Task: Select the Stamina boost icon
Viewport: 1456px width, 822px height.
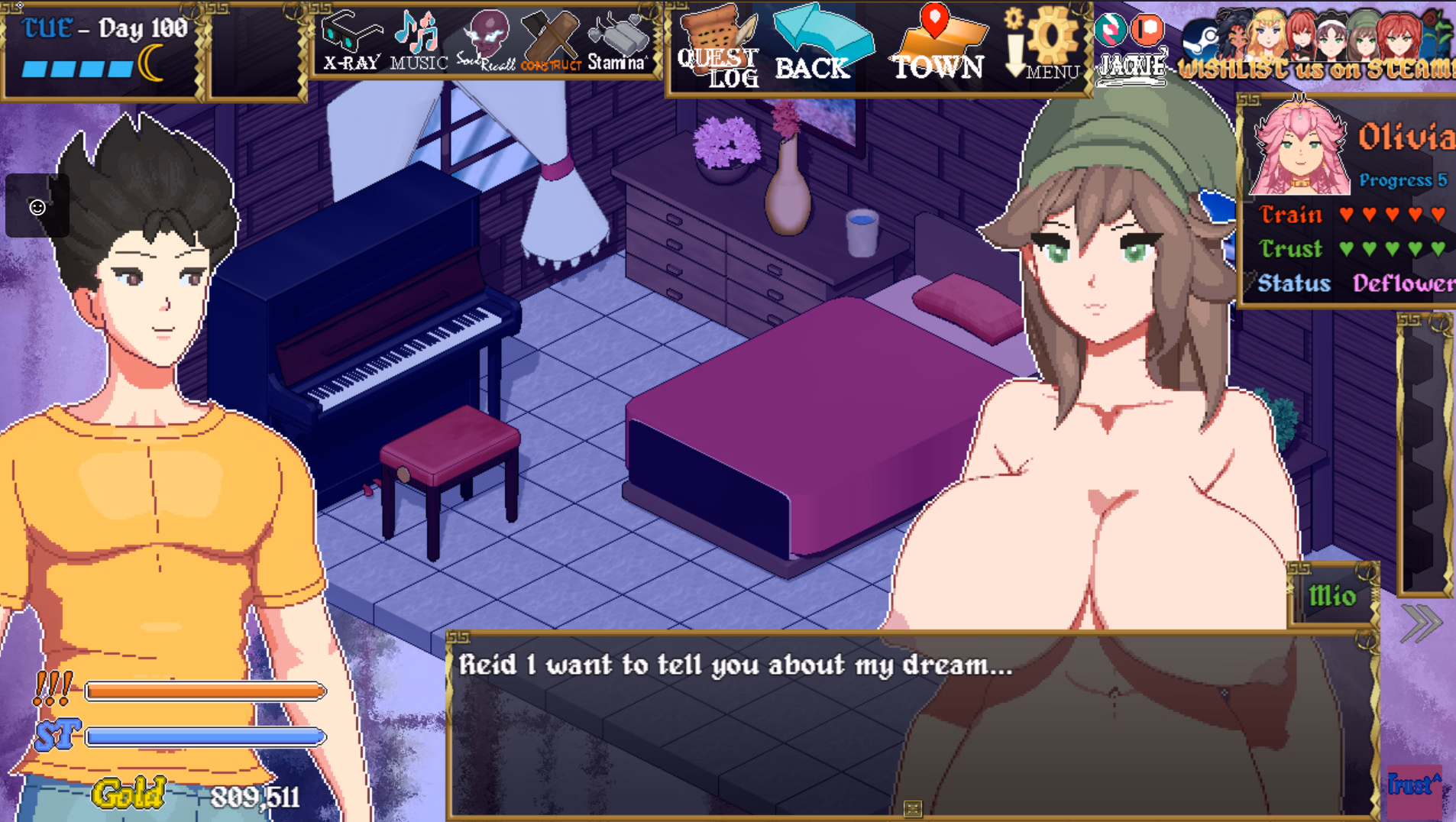Action: tap(617, 42)
